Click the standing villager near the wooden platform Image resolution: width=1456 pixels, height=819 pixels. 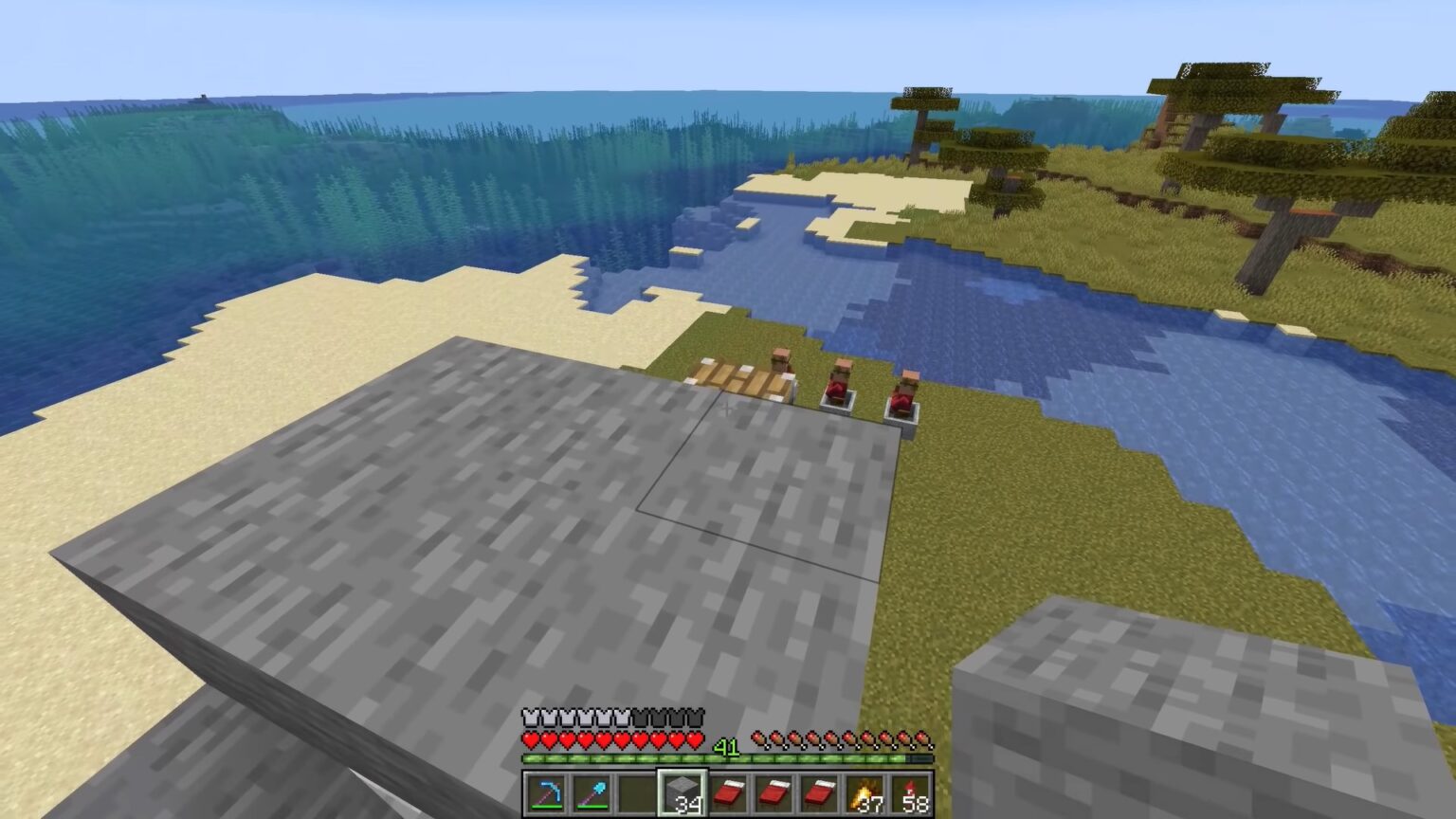tap(780, 362)
